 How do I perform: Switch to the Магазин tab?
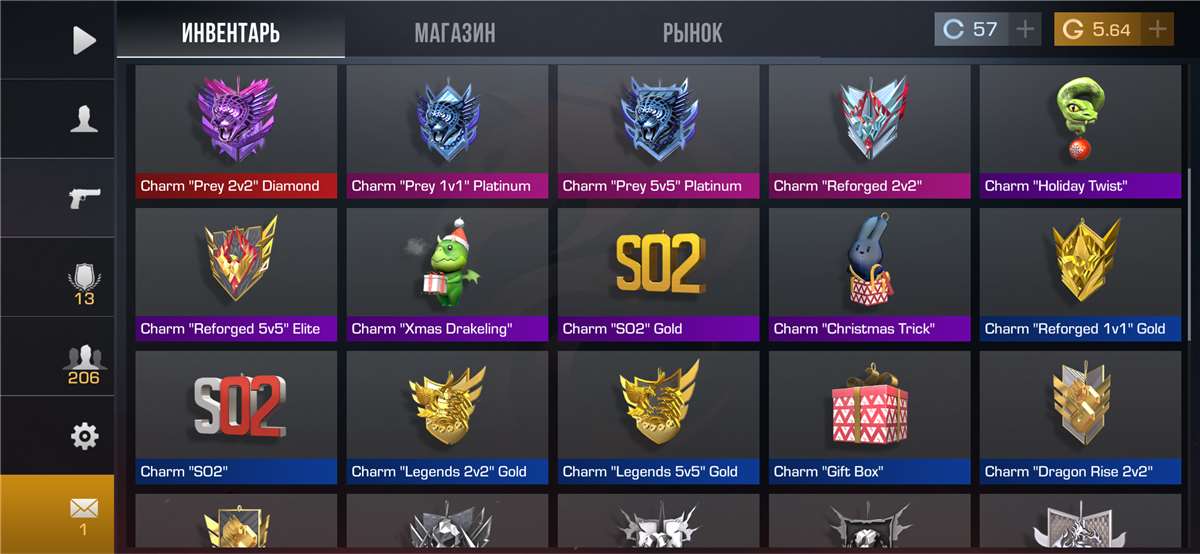(x=454, y=33)
